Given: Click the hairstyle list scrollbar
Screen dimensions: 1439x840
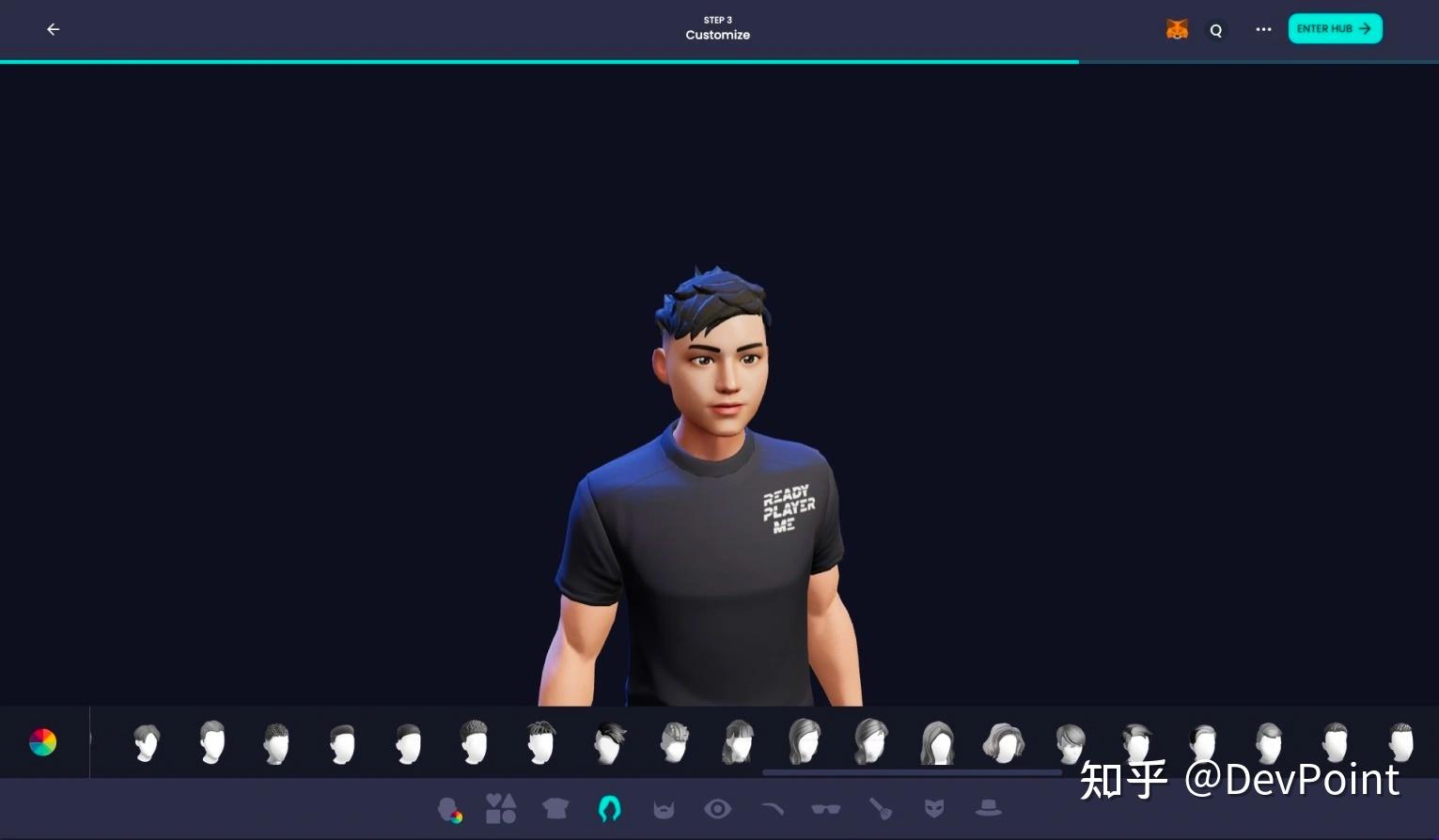Looking at the screenshot, I should pos(912,773).
